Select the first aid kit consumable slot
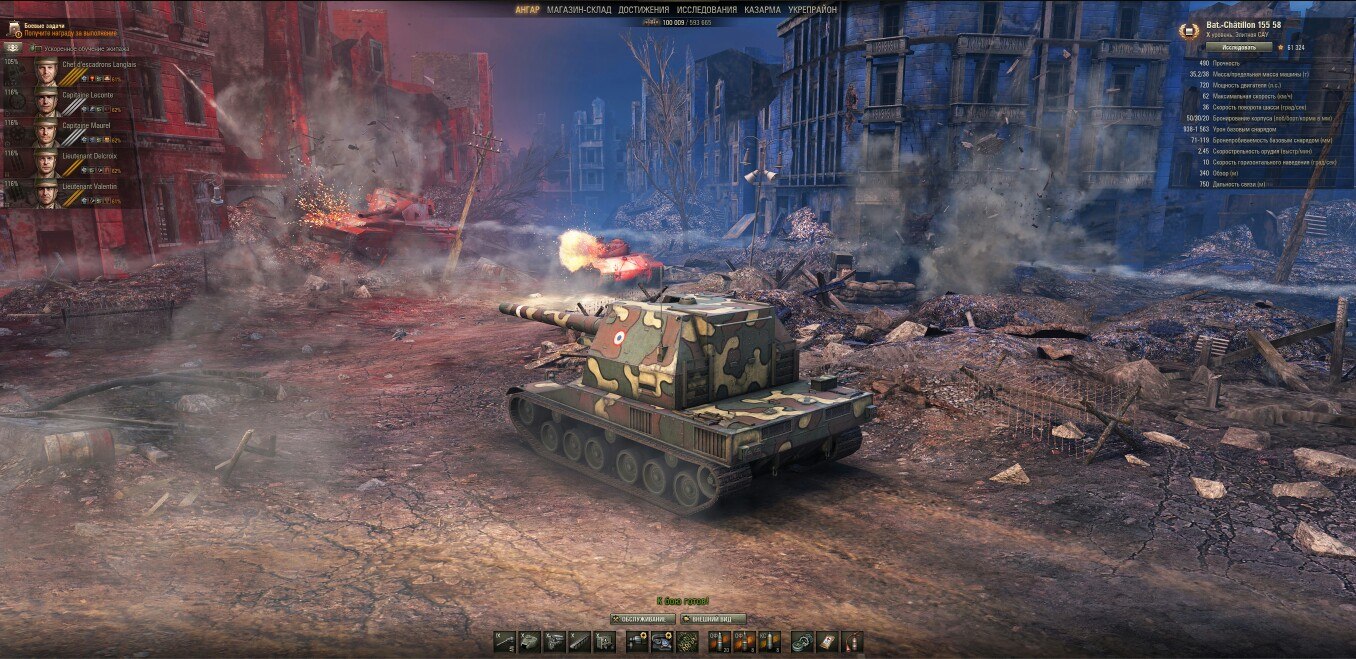This screenshot has width=1356, height=659. (x=827, y=642)
